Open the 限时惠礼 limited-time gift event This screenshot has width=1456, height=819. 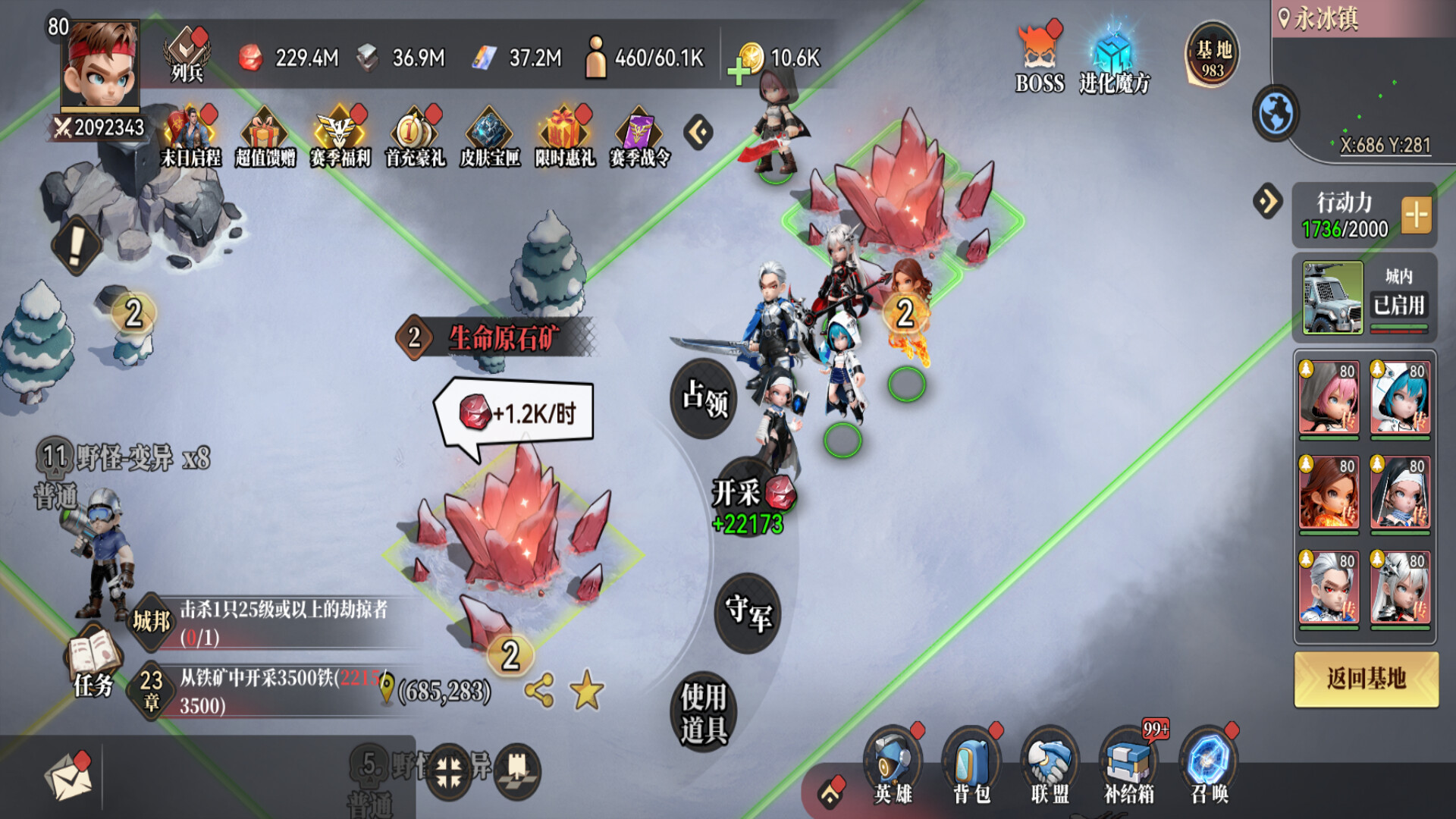point(565,136)
